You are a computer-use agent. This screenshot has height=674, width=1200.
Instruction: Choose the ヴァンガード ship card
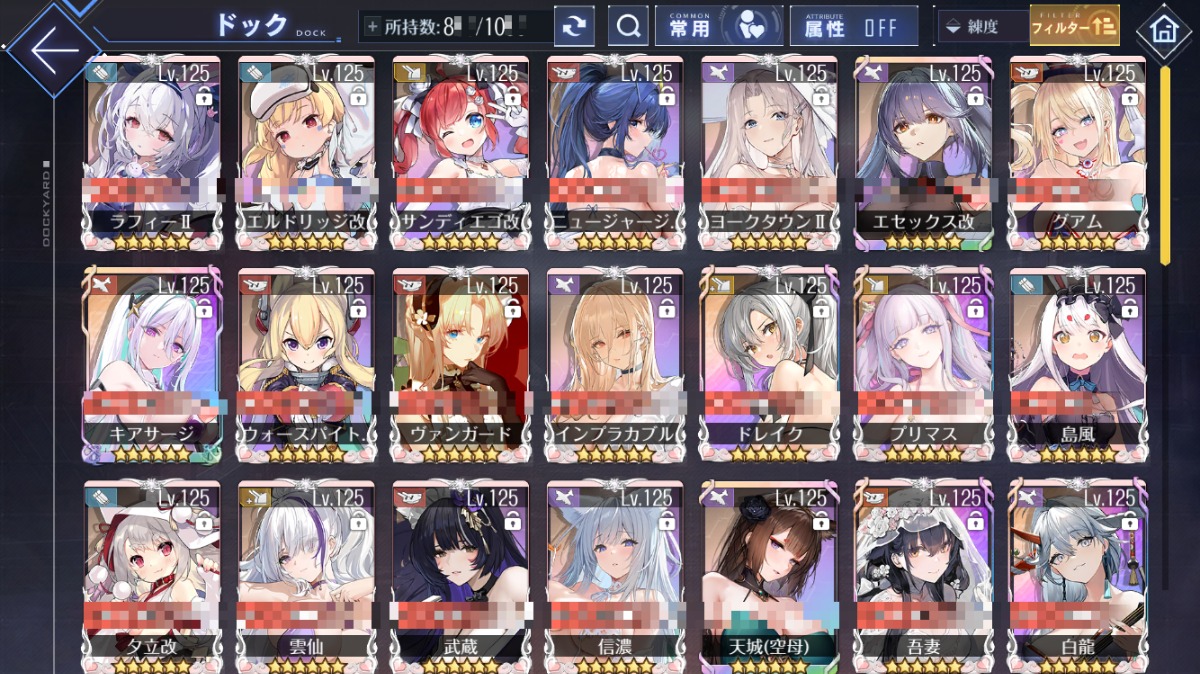click(x=460, y=362)
